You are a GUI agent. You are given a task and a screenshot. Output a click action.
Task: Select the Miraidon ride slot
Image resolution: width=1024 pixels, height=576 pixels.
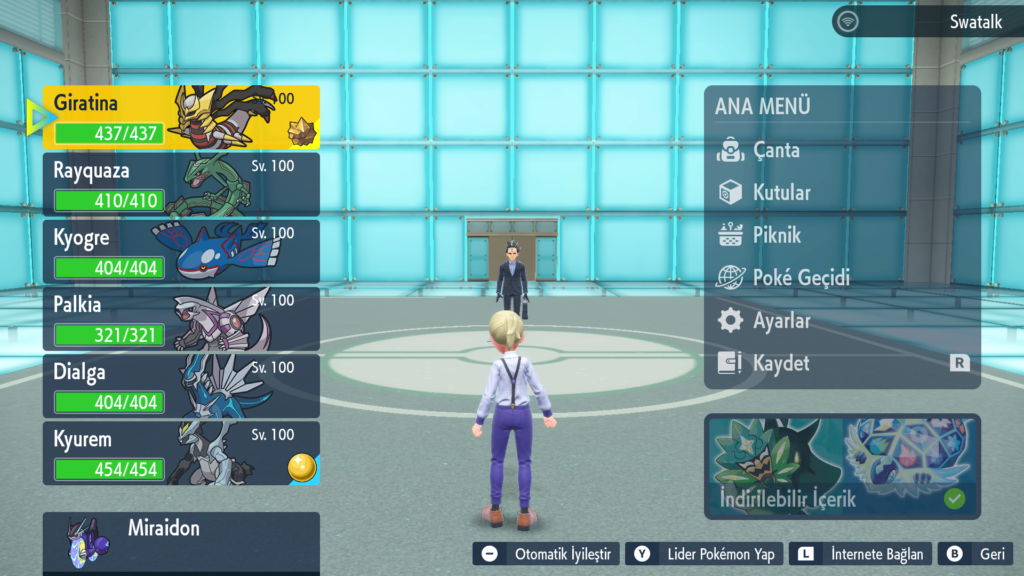point(181,540)
